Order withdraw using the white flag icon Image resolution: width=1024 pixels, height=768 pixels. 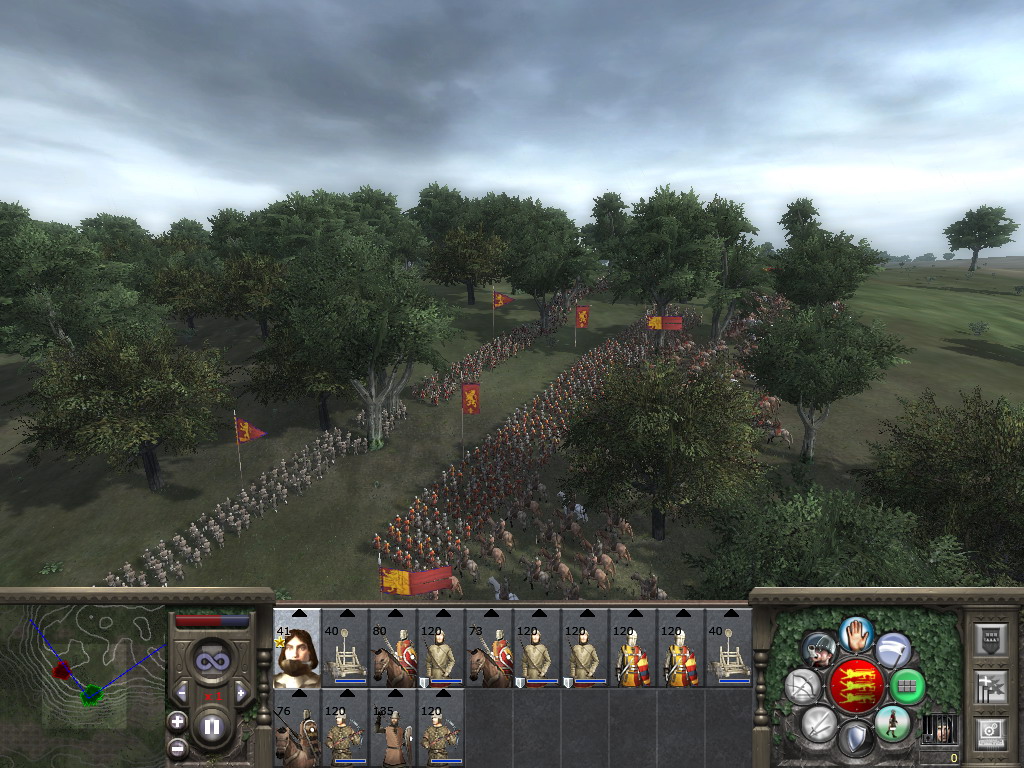pos(893,649)
